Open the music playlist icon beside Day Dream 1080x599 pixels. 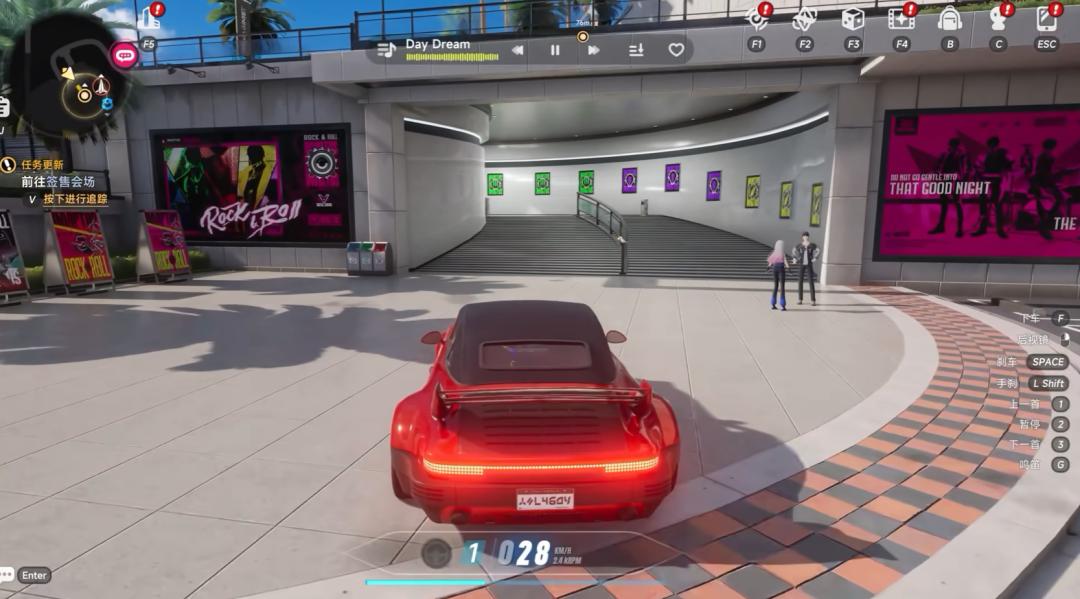click(x=386, y=49)
